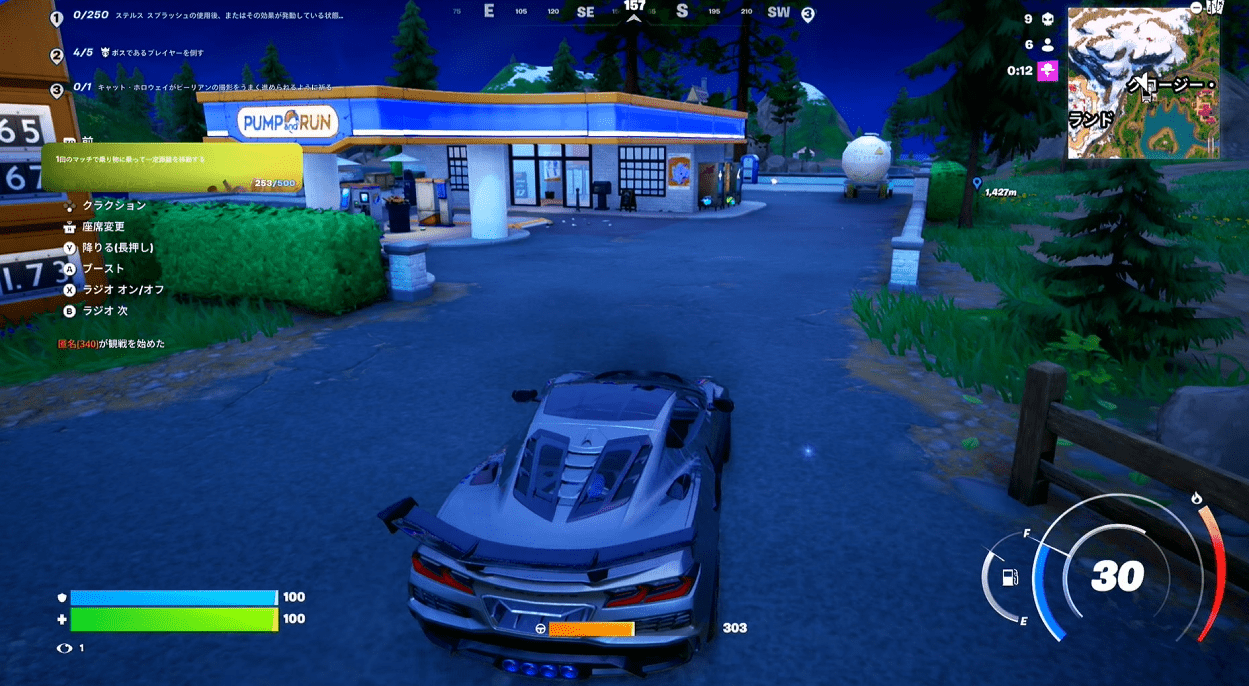Click the skull eliminations icon
The height and width of the screenshot is (686, 1249).
click(1047, 19)
